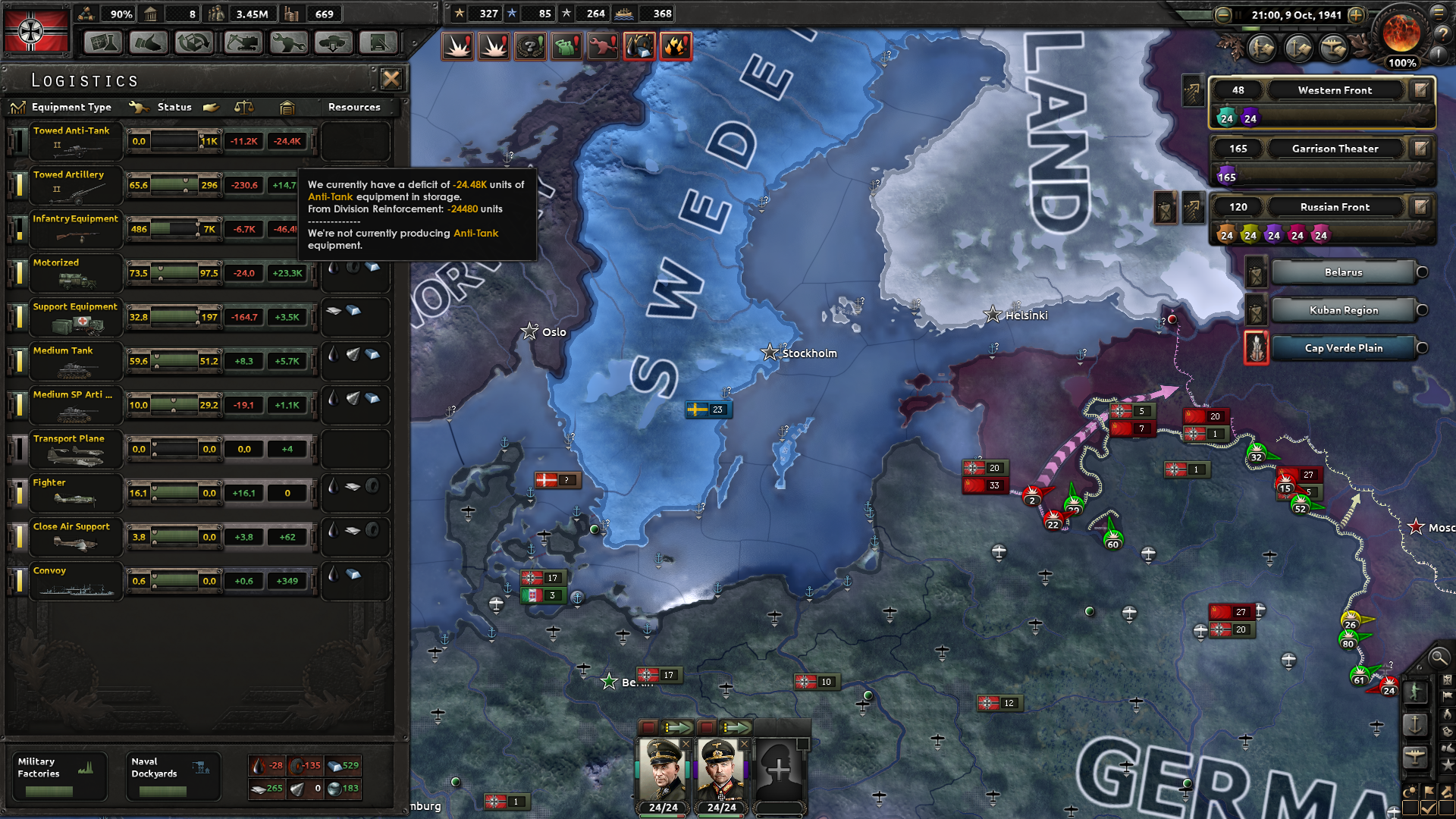The width and height of the screenshot is (1456, 819).
Task: Click the map zoom magnifier icon
Action: [x=1438, y=659]
